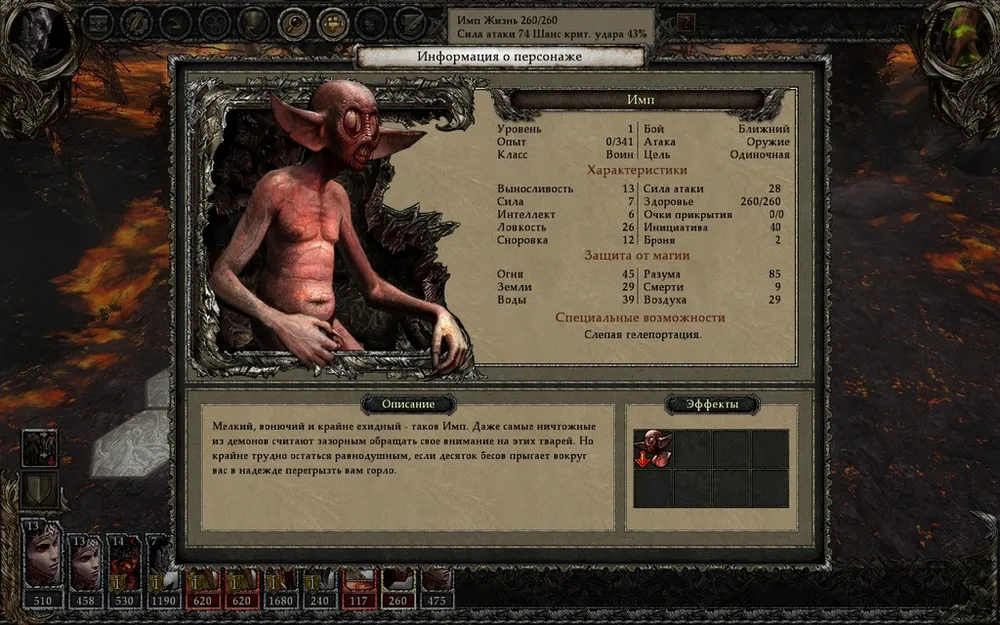Viewport: 1000px width, 625px height.
Task: Pick the unit card showing 475 health
Action: [x=436, y=580]
